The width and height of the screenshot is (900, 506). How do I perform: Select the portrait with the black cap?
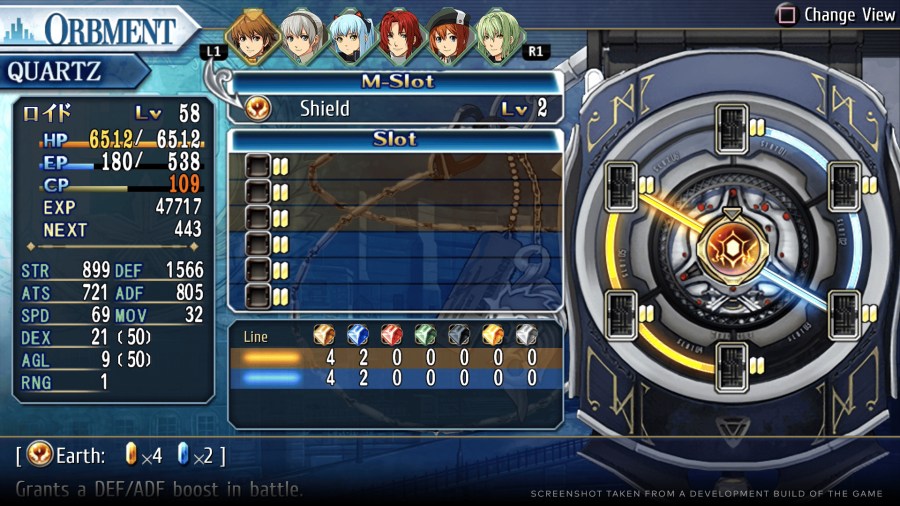(447, 37)
